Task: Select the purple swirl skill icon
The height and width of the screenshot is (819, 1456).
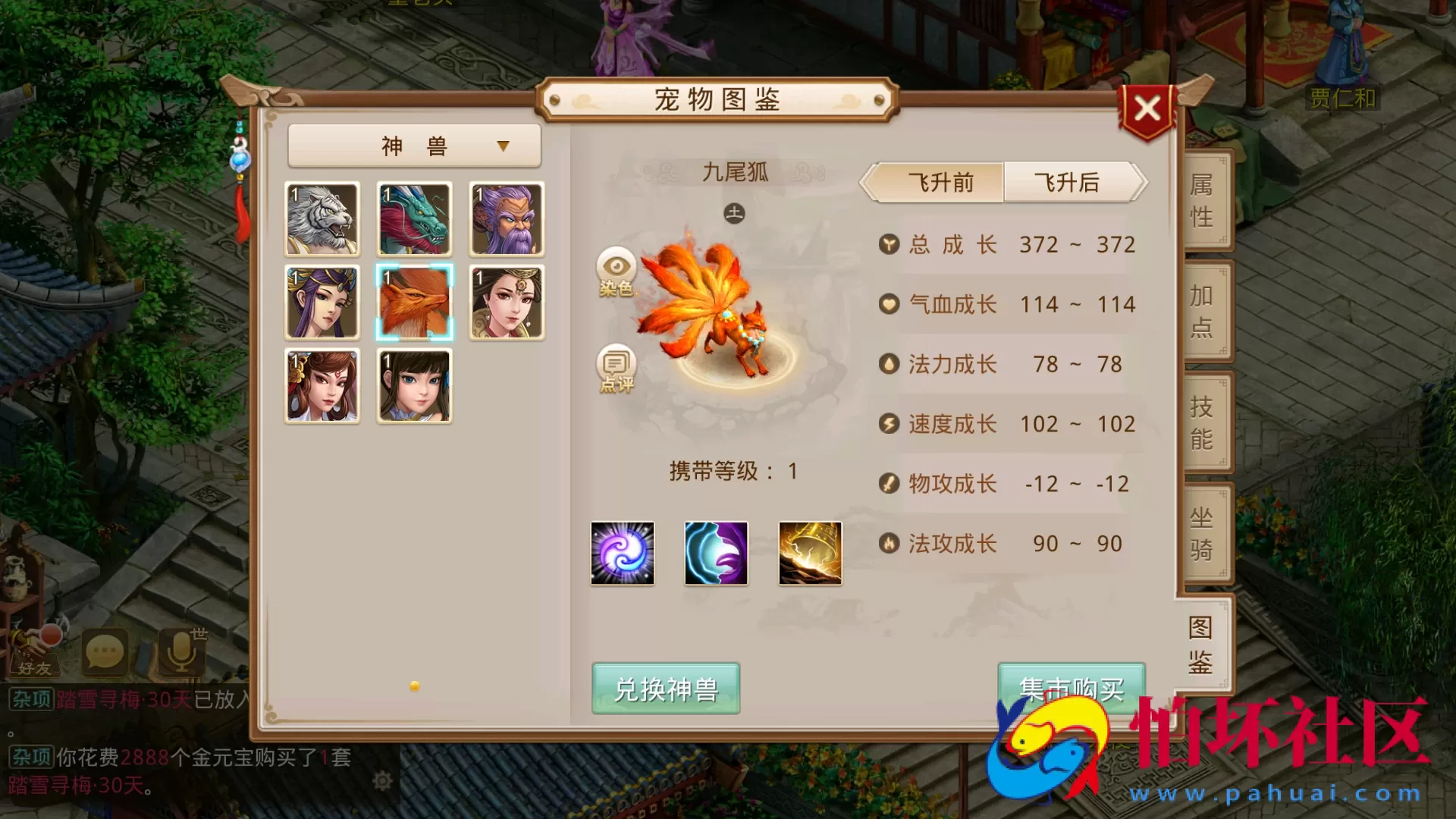Action: coord(622,553)
